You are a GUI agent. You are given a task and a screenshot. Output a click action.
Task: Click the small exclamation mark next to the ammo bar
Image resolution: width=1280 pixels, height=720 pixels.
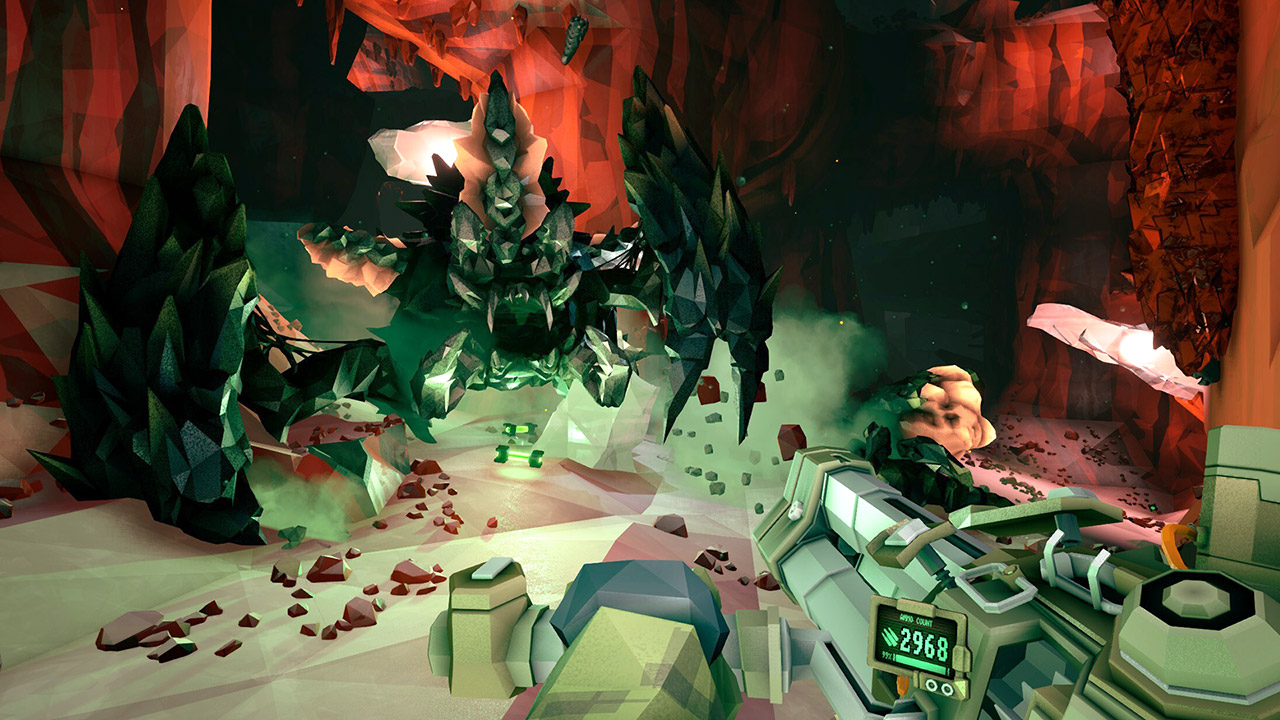click(x=893, y=657)
